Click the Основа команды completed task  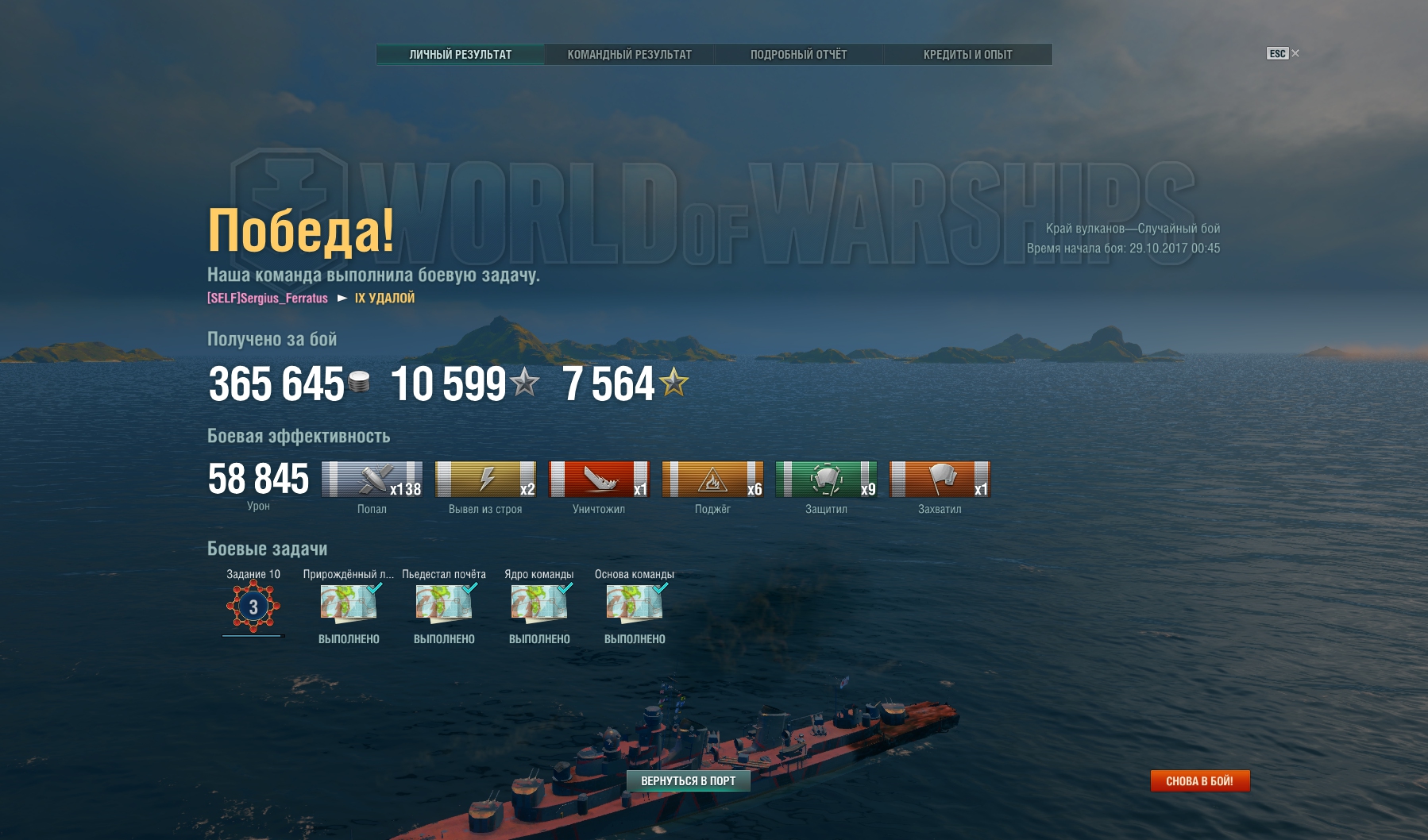click(x=635, y=603)
